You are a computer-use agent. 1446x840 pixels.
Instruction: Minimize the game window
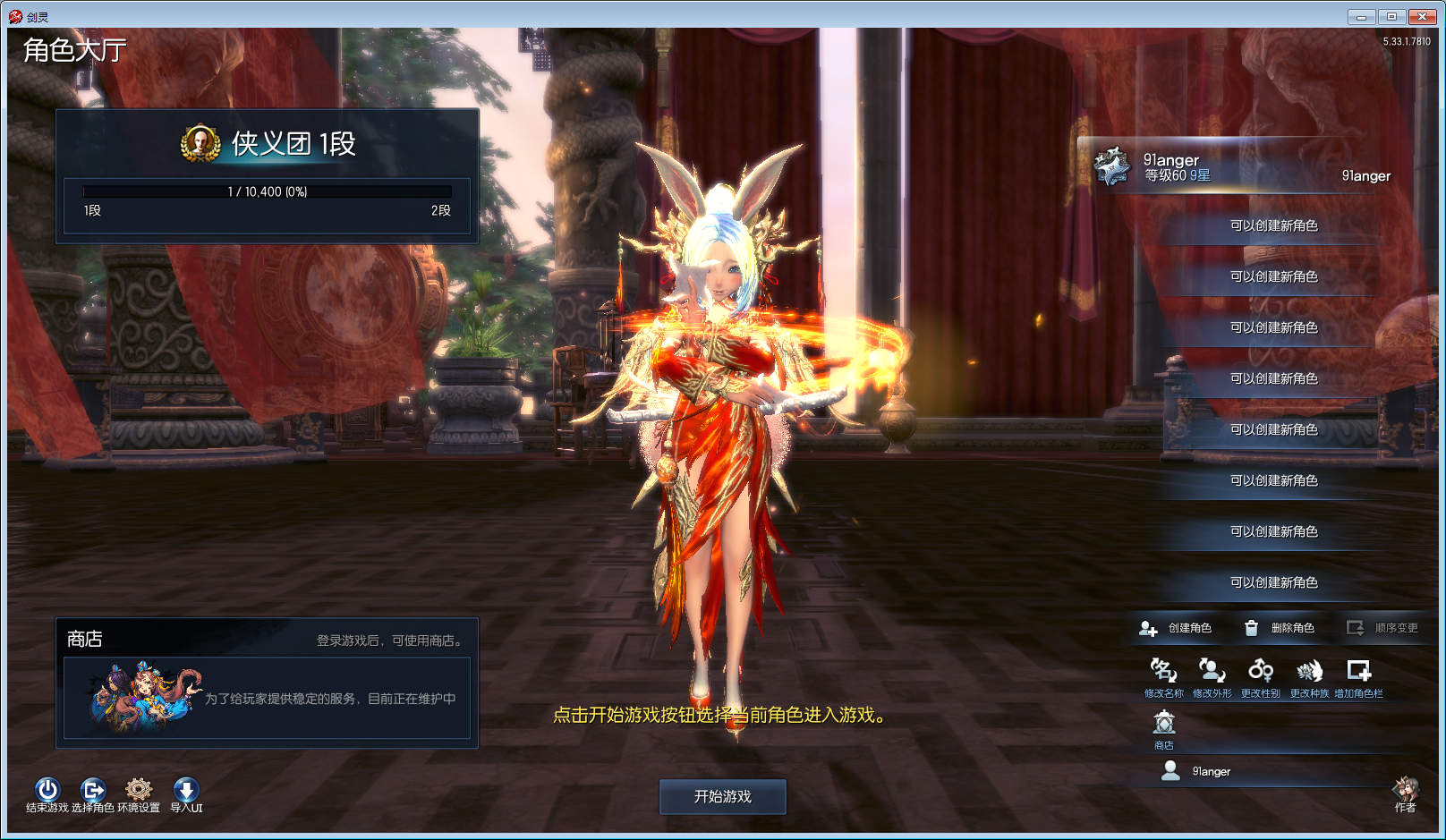click(x=1361, y=16)
